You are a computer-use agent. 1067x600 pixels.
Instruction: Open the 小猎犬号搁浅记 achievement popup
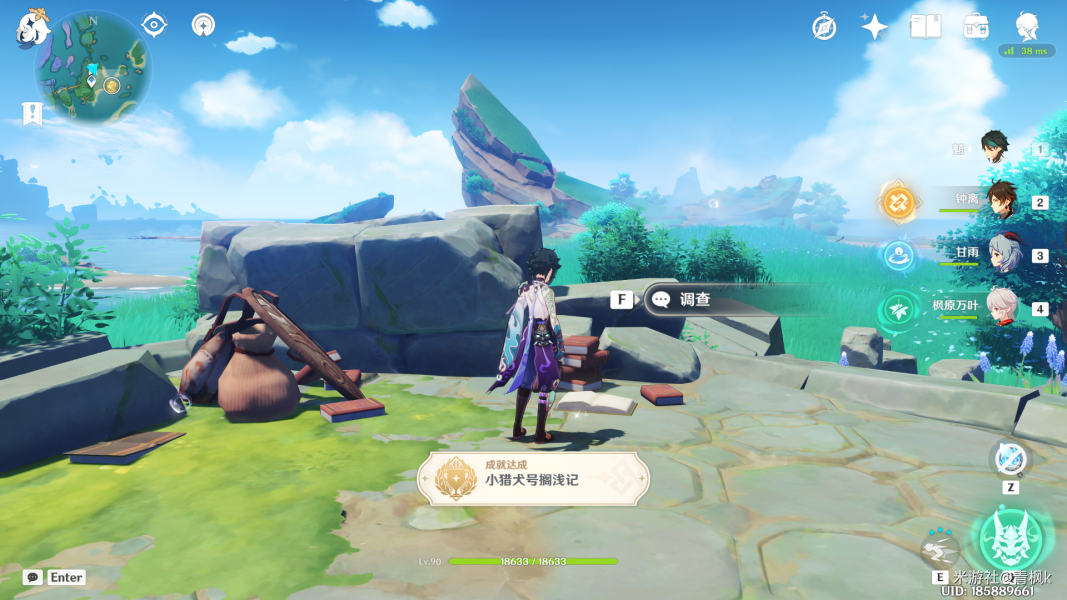[x=533, y=476]
